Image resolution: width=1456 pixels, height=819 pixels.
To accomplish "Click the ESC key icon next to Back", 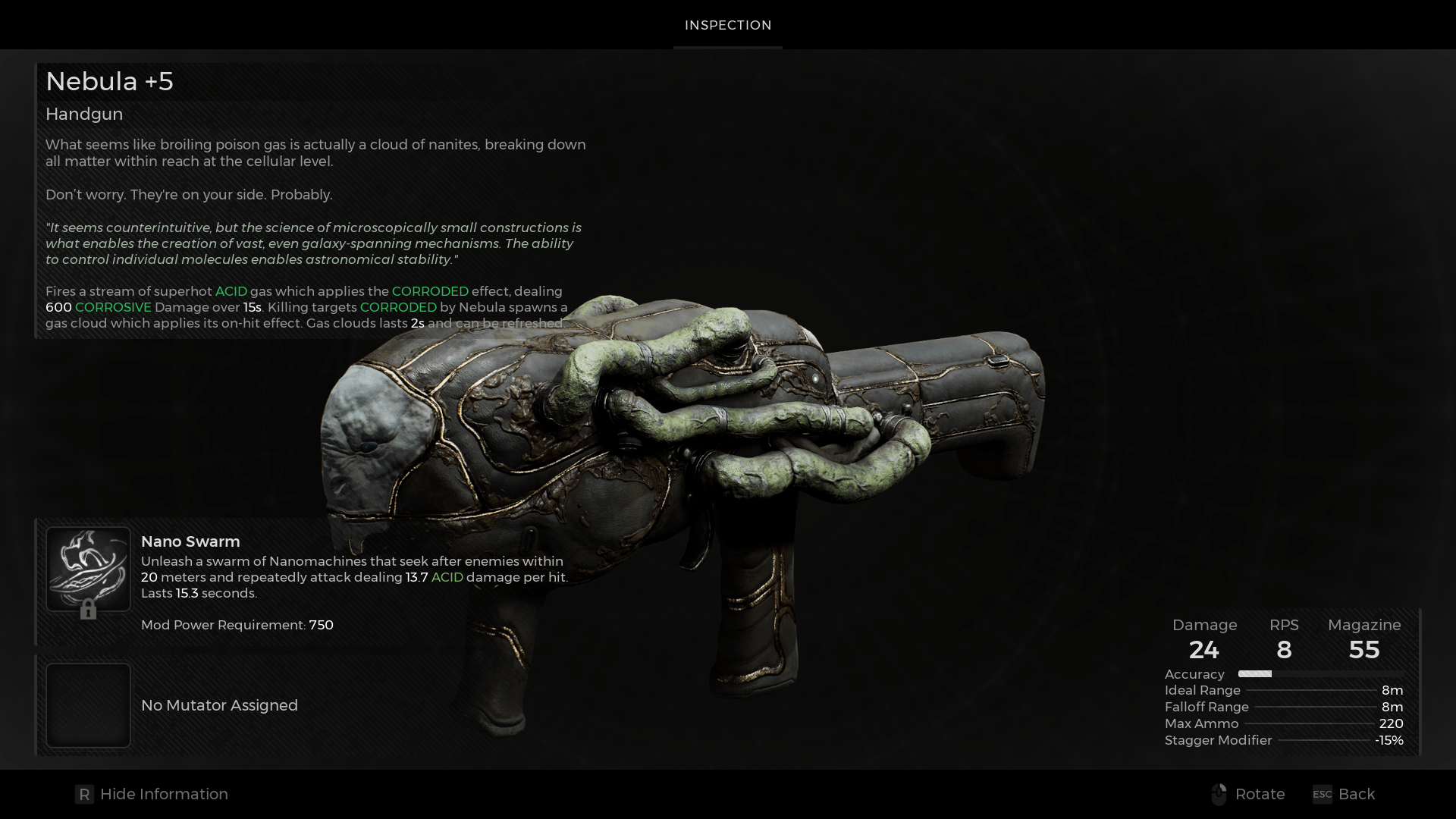I will 1321,795.
